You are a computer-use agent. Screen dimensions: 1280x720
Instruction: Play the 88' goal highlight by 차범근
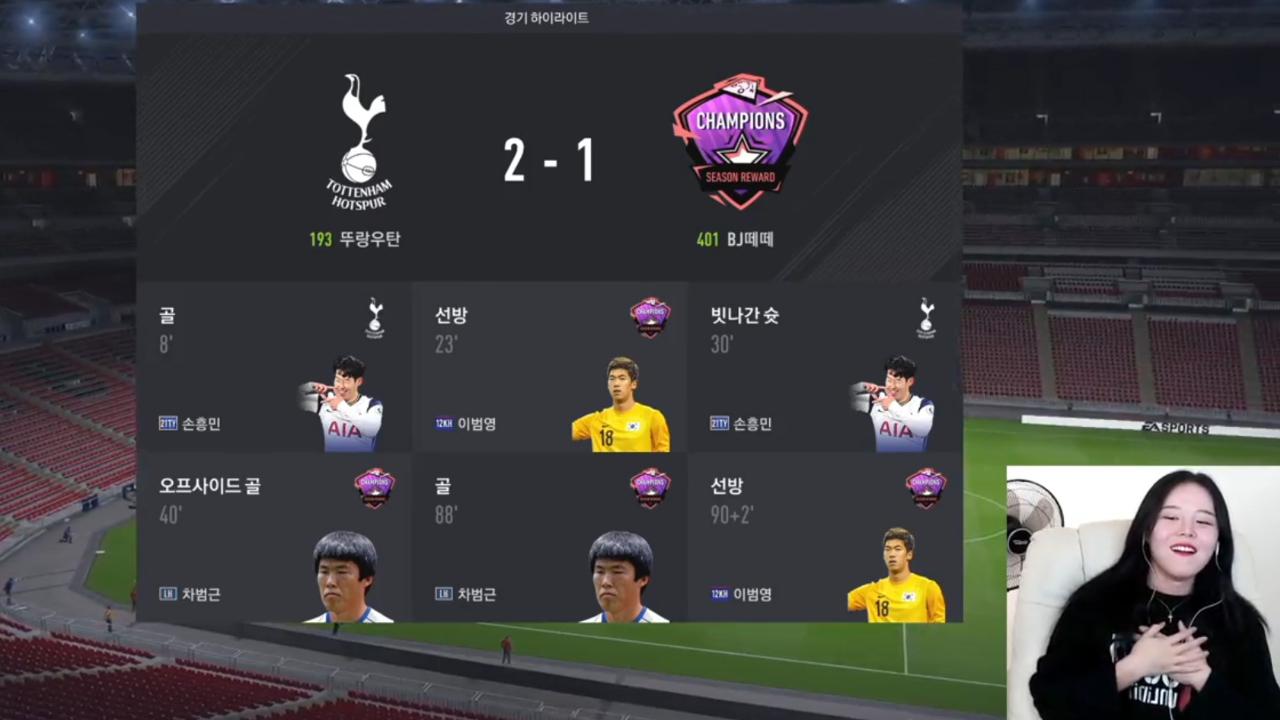point(549,538)
